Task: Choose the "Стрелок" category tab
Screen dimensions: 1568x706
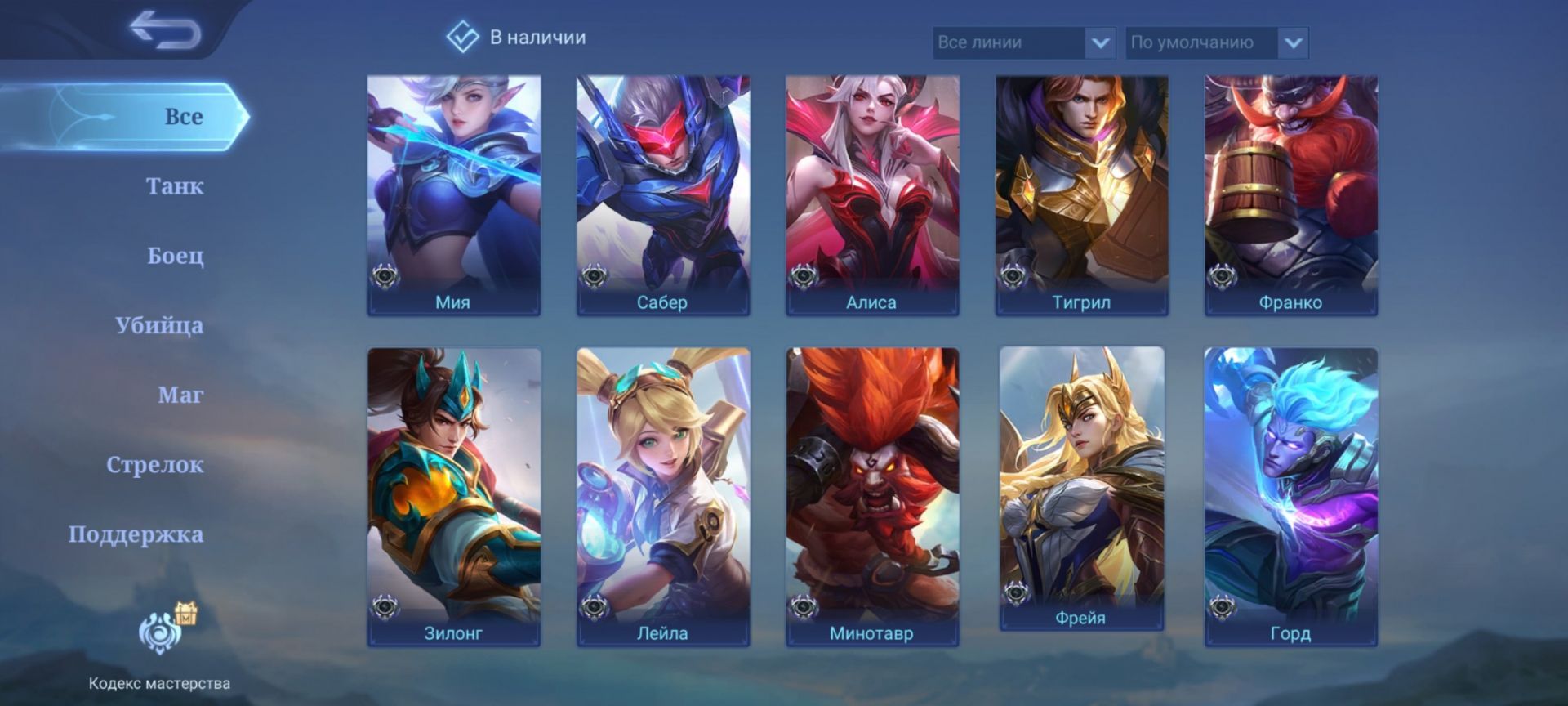Action: pyautogui.click(x=155, y=464)
